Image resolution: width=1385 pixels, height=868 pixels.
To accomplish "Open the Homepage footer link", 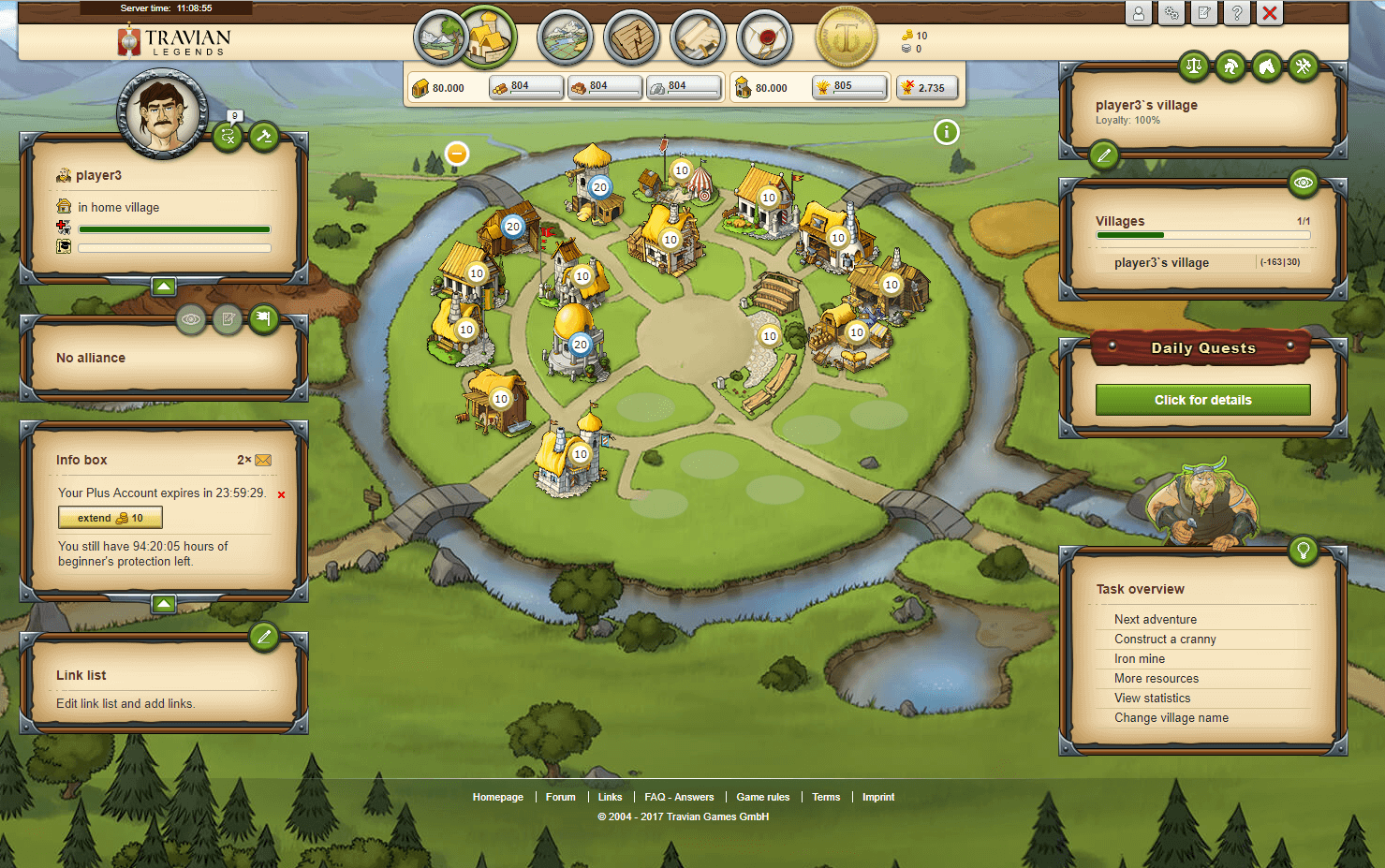I will tap(497, 797).
